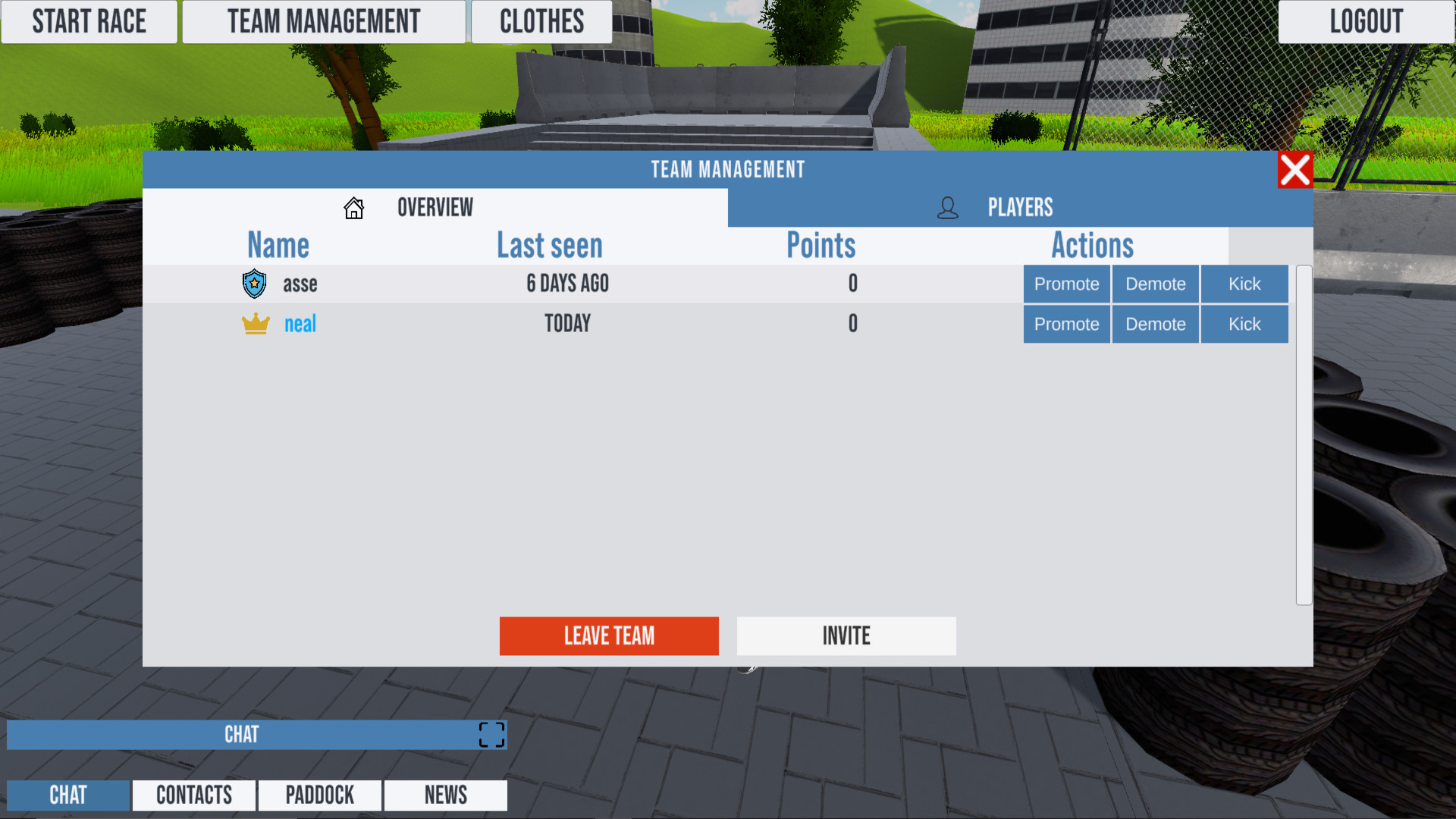The height and width of the screenshot is (819, 1456).
Task: Expand the News section
Action: click(445, 795)
